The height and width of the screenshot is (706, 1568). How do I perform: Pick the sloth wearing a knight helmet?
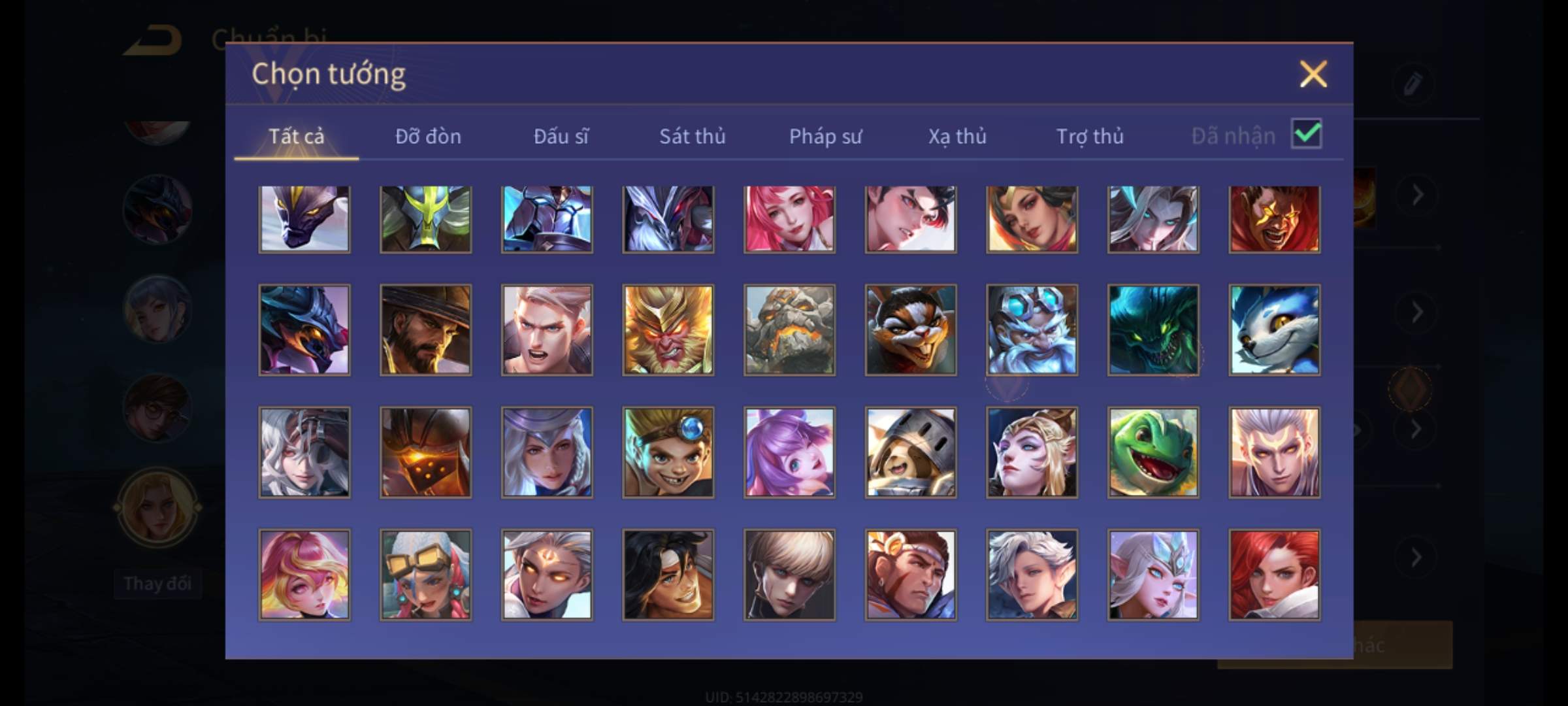(911, 452)
